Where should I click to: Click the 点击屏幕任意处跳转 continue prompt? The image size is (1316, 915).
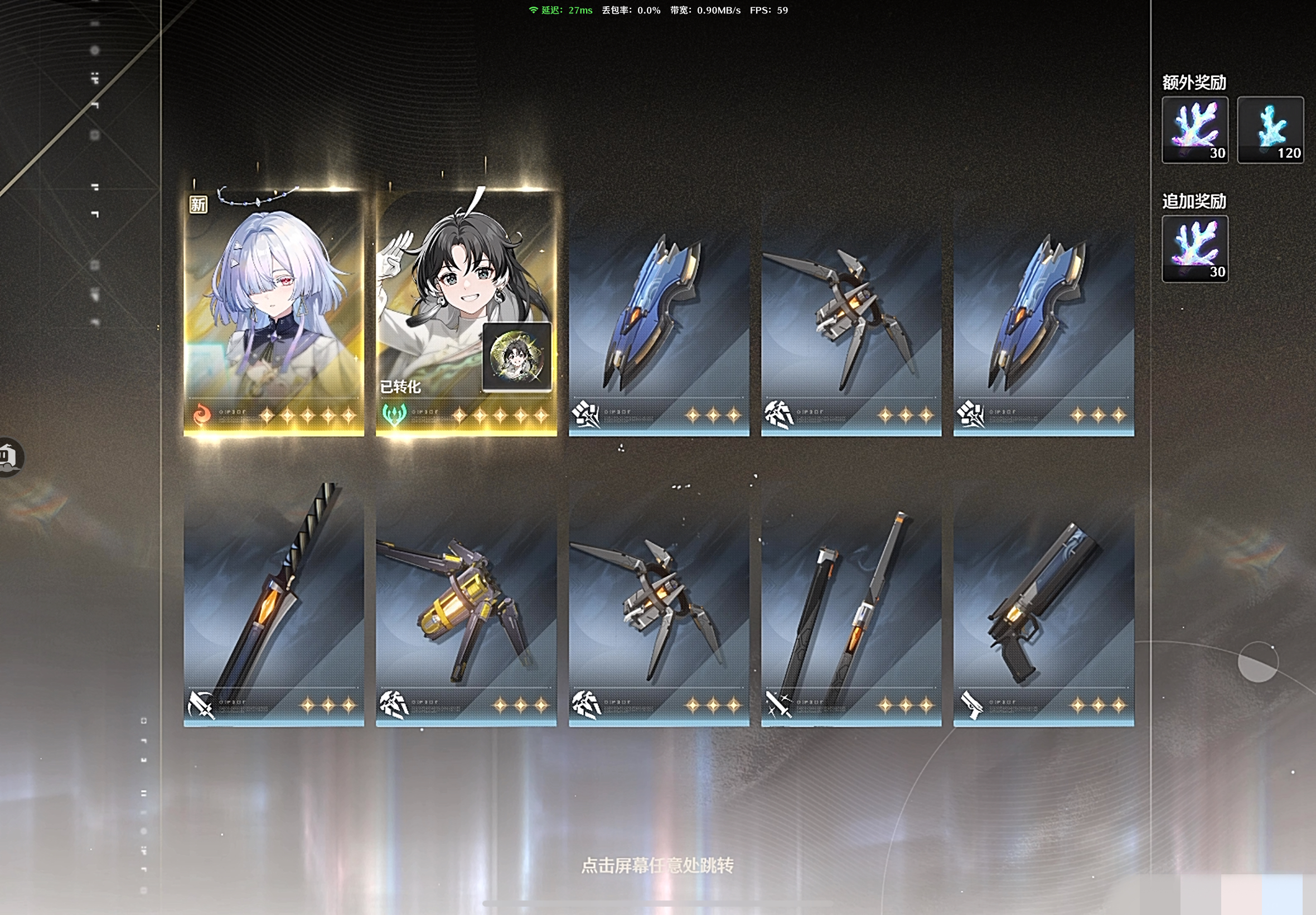point(657,865)
